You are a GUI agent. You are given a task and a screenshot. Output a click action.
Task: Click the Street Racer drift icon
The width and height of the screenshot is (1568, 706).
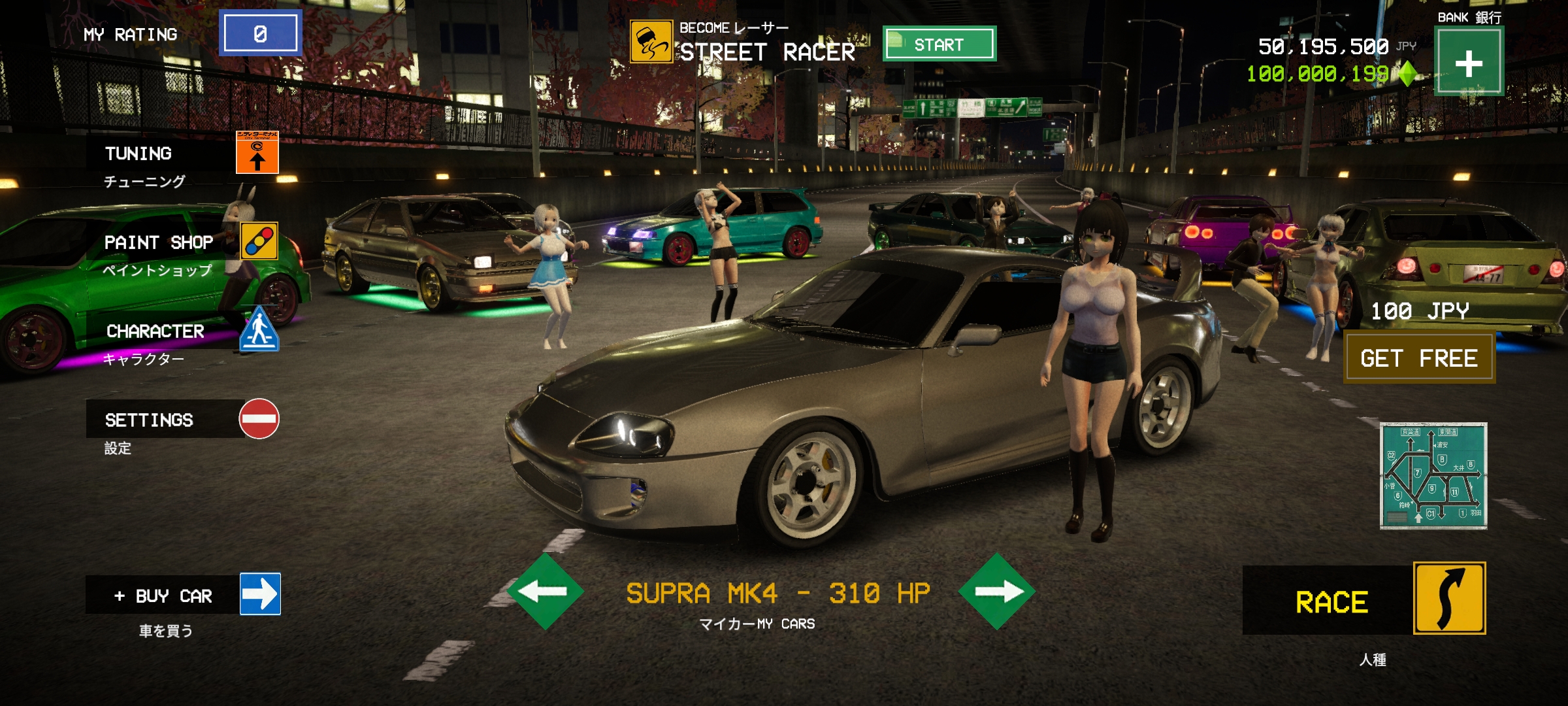click(x=651, y=42)
